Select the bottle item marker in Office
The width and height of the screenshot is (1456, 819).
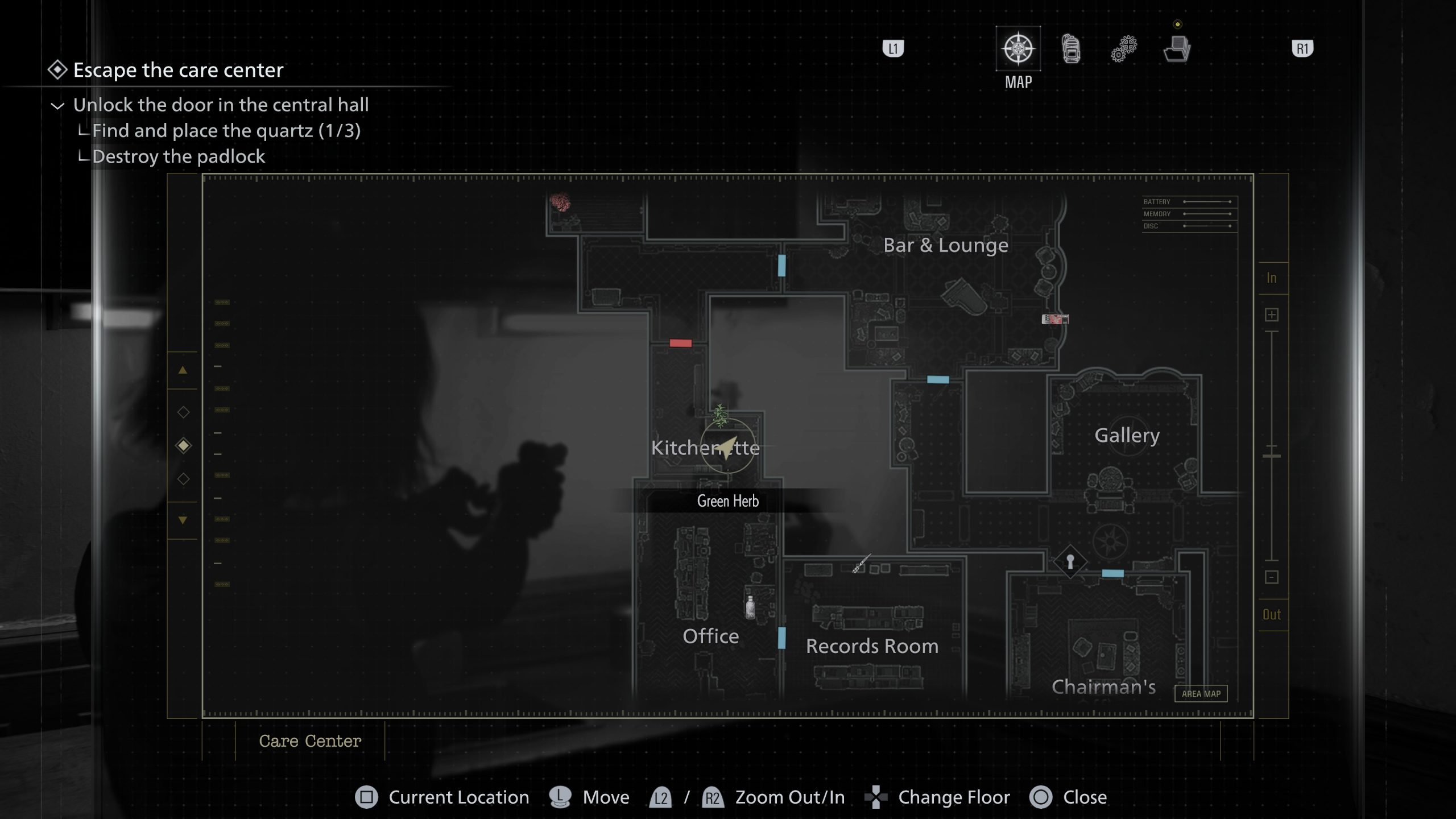tap(750, 607)
